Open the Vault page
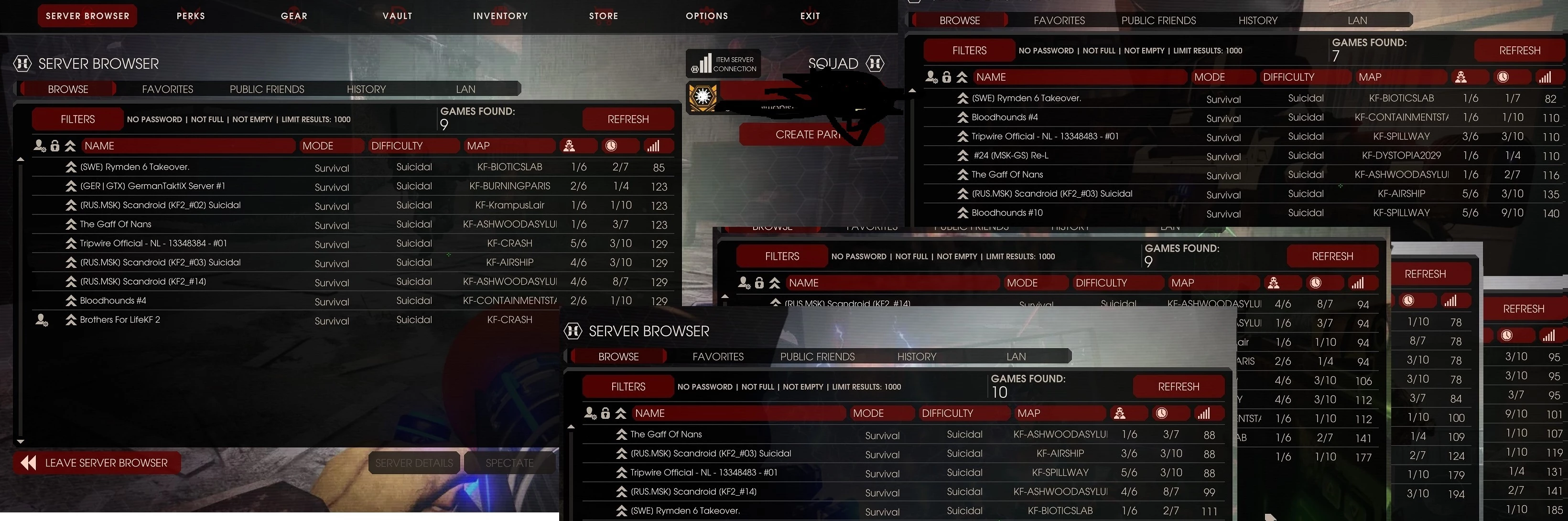Image resolution: width=1568 pixels, height=521 pixels. point(398,16)
